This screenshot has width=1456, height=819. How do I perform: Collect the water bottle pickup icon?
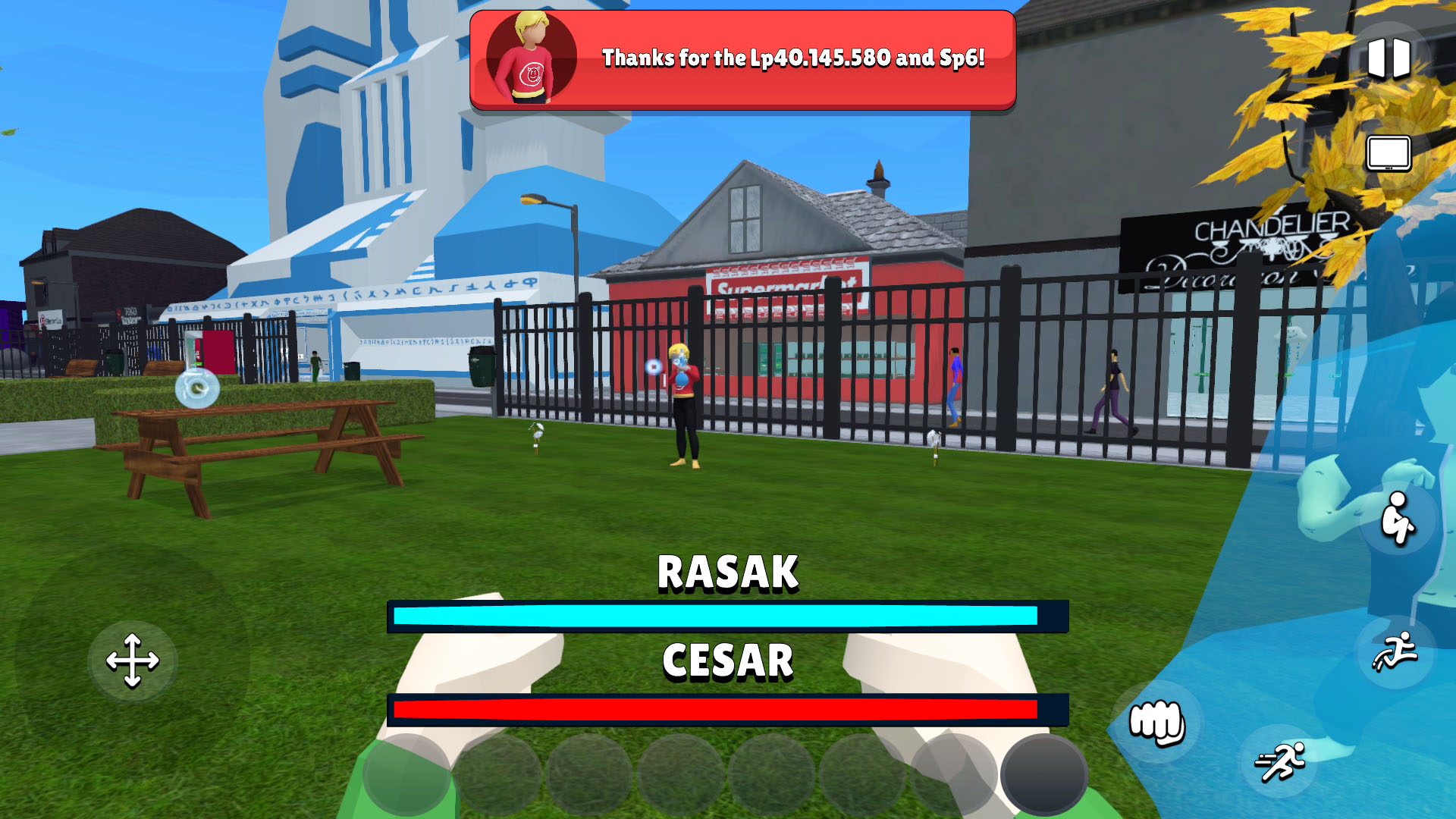(196, 388)
